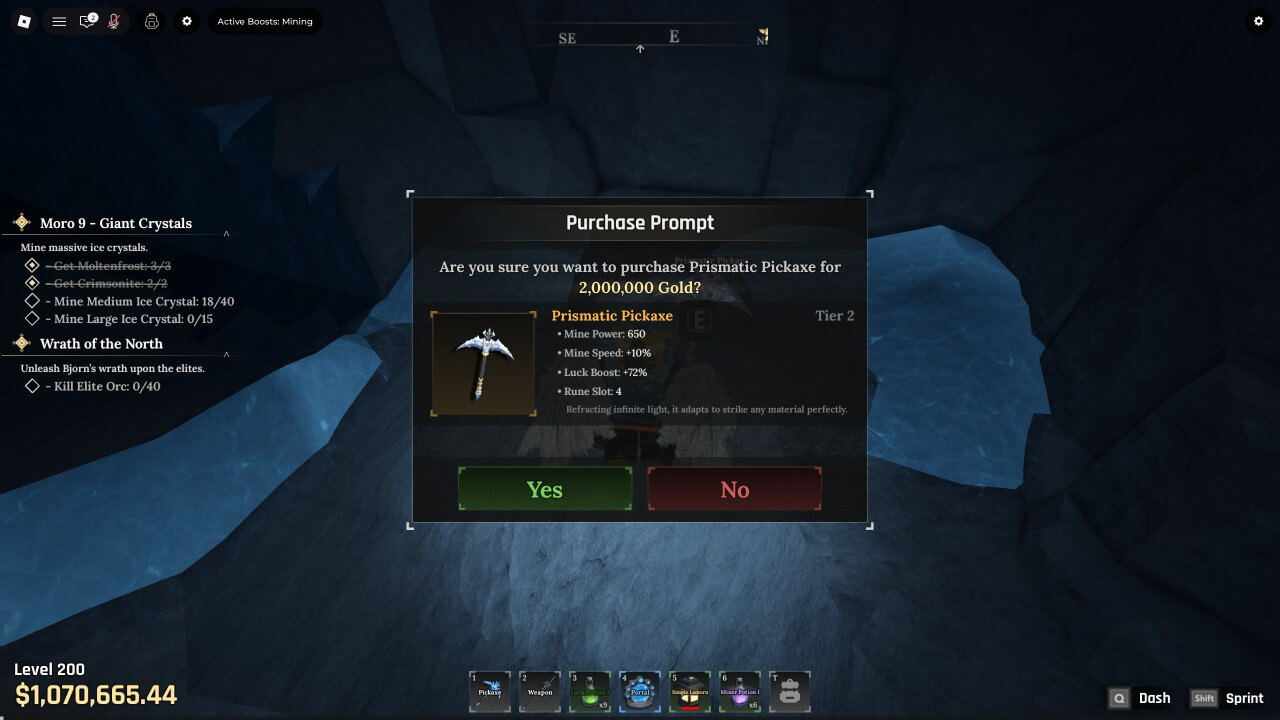Use the green Luck Potion slot

click(x=590, y=691)
